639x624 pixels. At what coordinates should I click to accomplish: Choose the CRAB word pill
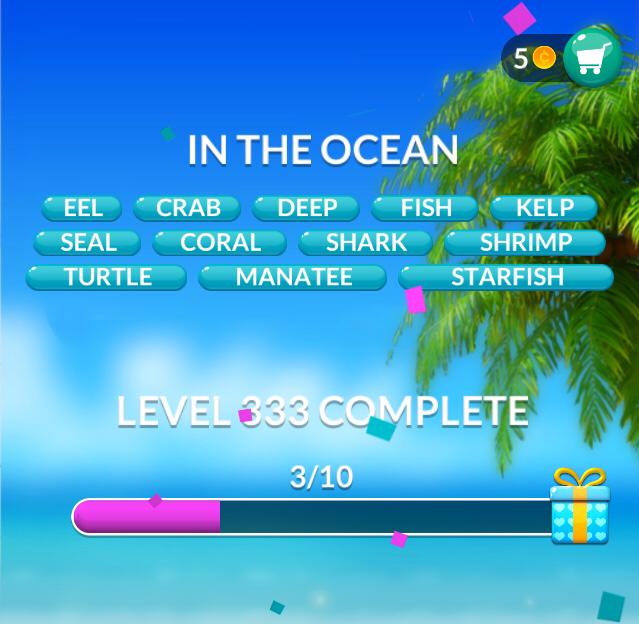(x=188, y=208)
